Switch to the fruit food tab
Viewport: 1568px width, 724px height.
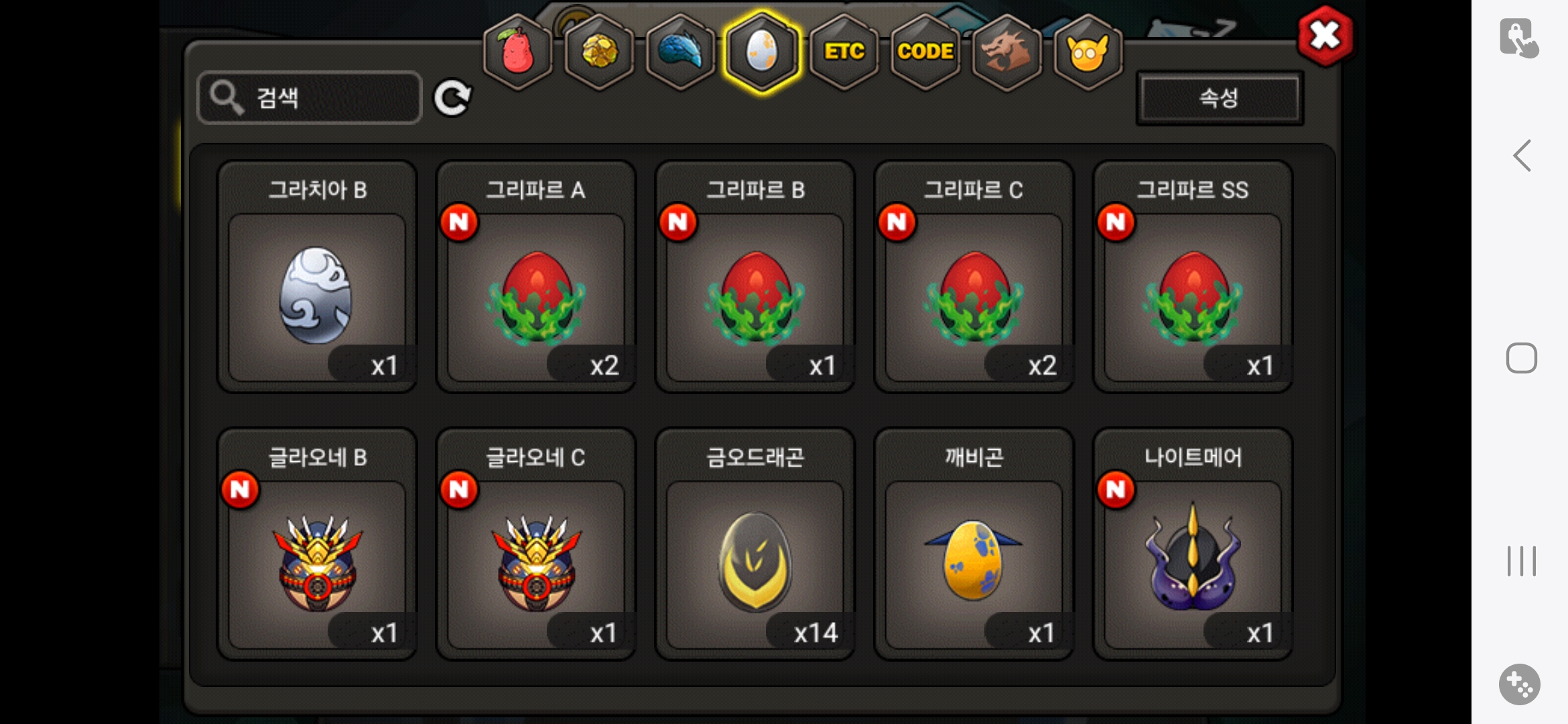coord(517,52)
